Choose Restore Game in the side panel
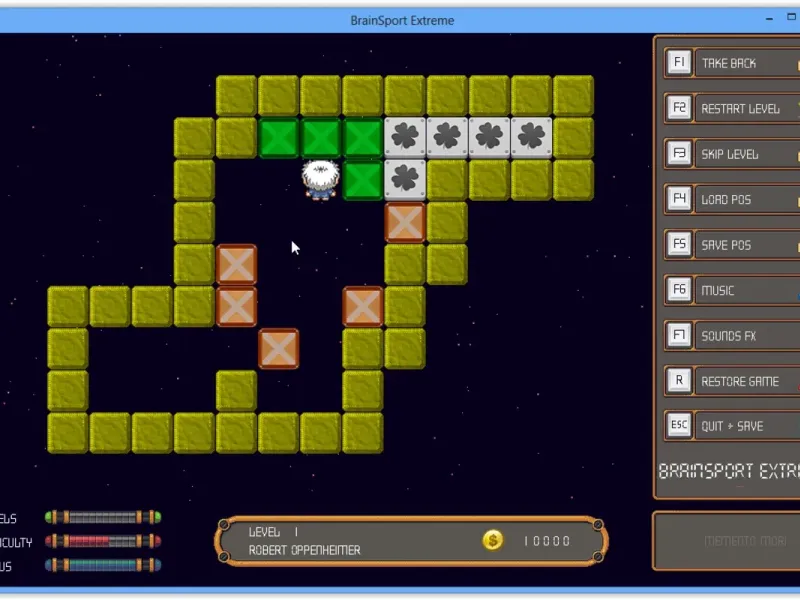This screenshot has height=600, width=800. click(739, 381)
